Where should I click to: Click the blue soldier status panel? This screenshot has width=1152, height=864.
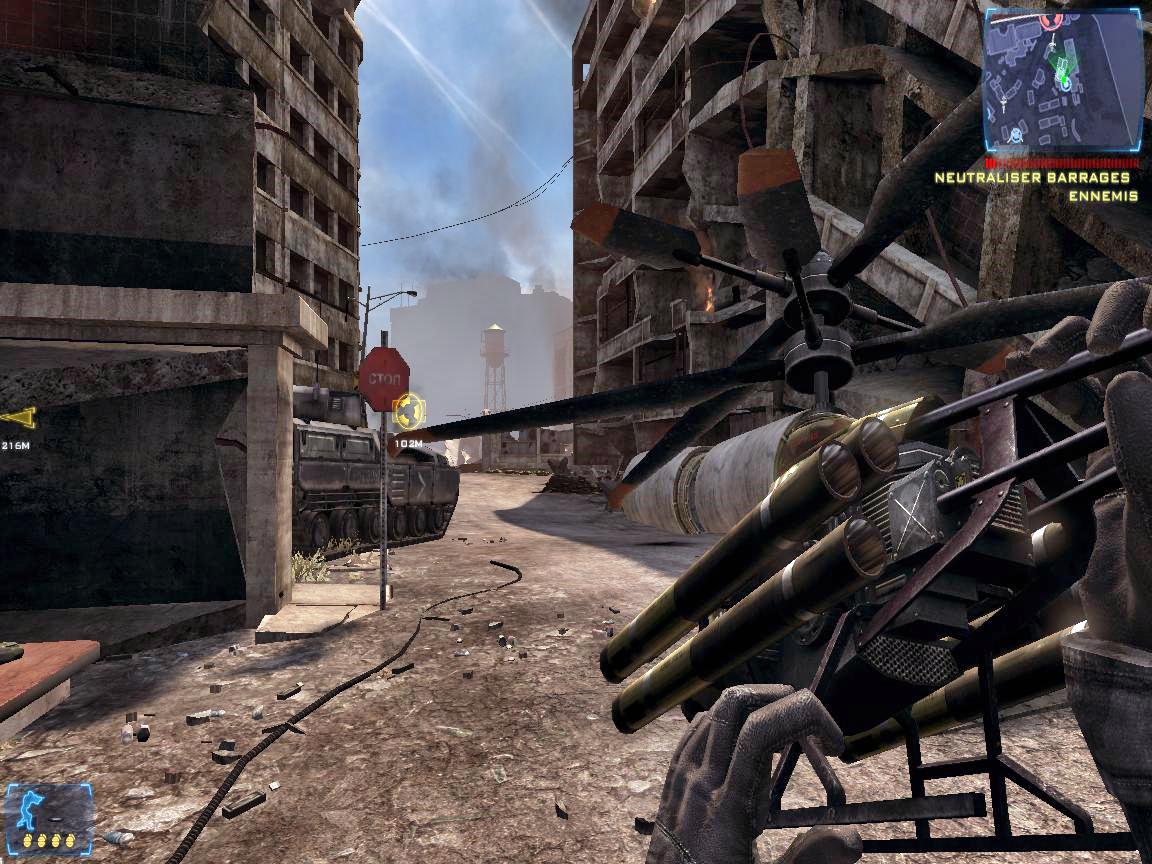pyautogui.click(x=48, y=816)
